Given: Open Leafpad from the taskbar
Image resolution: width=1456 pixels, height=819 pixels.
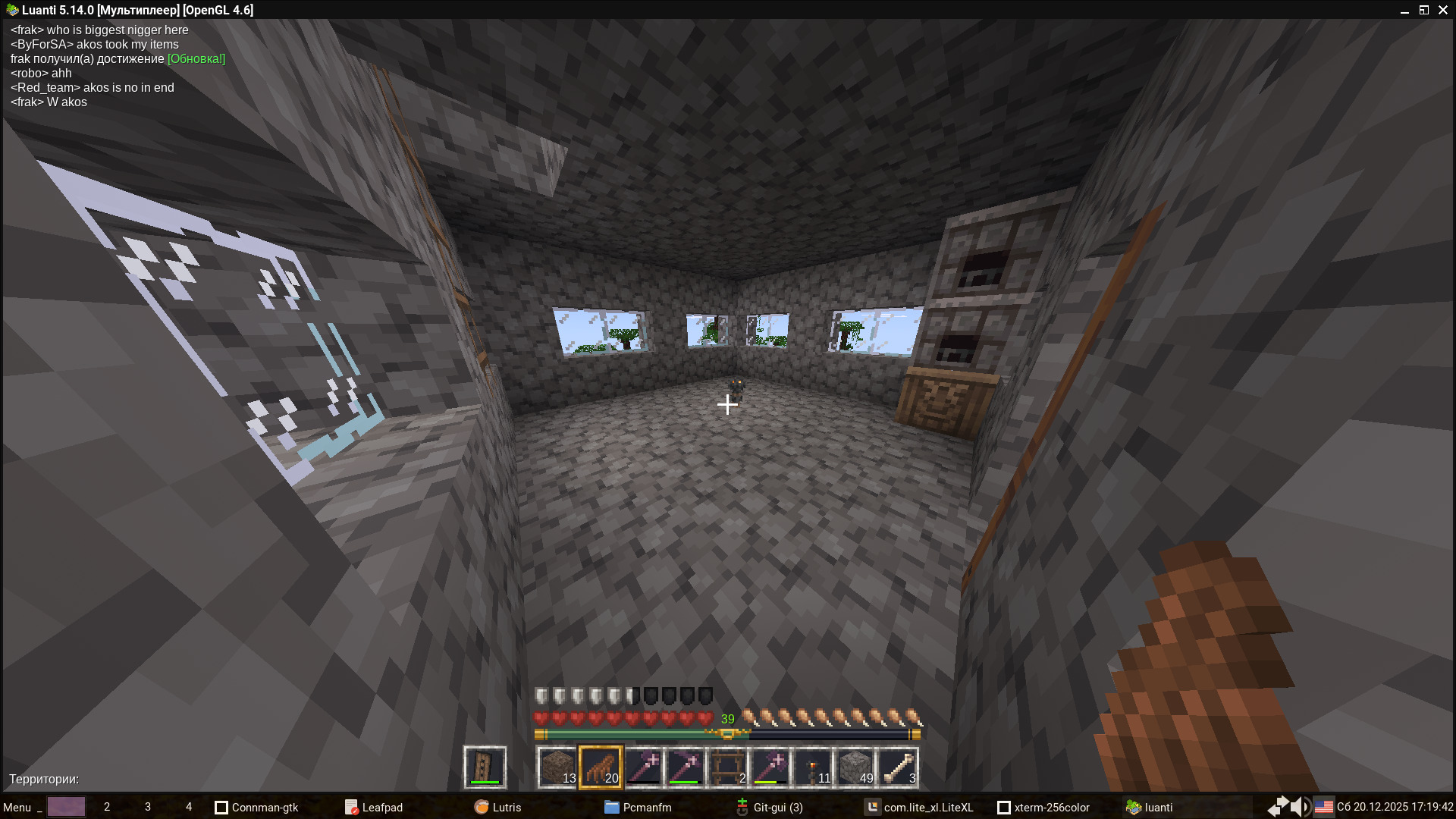Looking at the screenshot, I should [x=375, y=807].
